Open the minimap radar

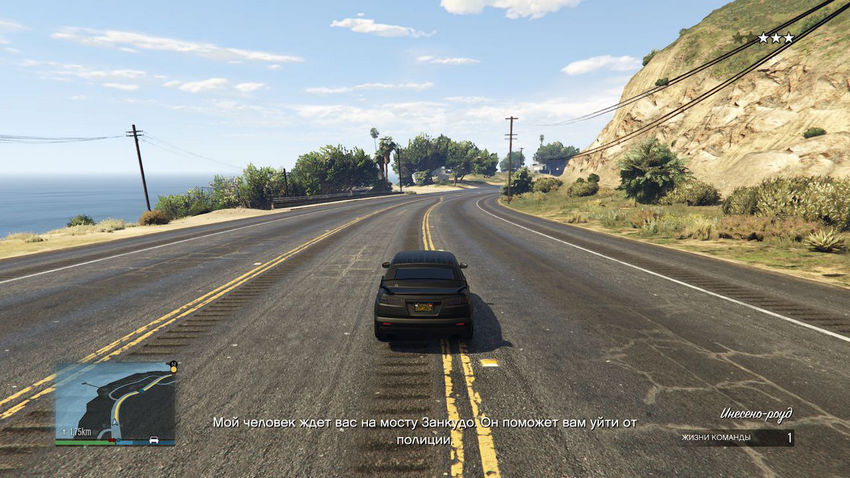click(114, 402)
